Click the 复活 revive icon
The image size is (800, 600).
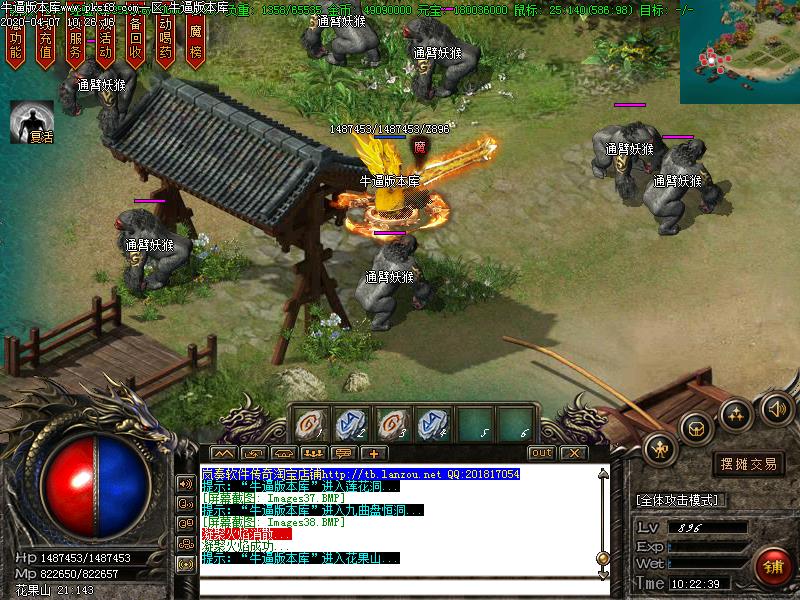click(31, 120)
